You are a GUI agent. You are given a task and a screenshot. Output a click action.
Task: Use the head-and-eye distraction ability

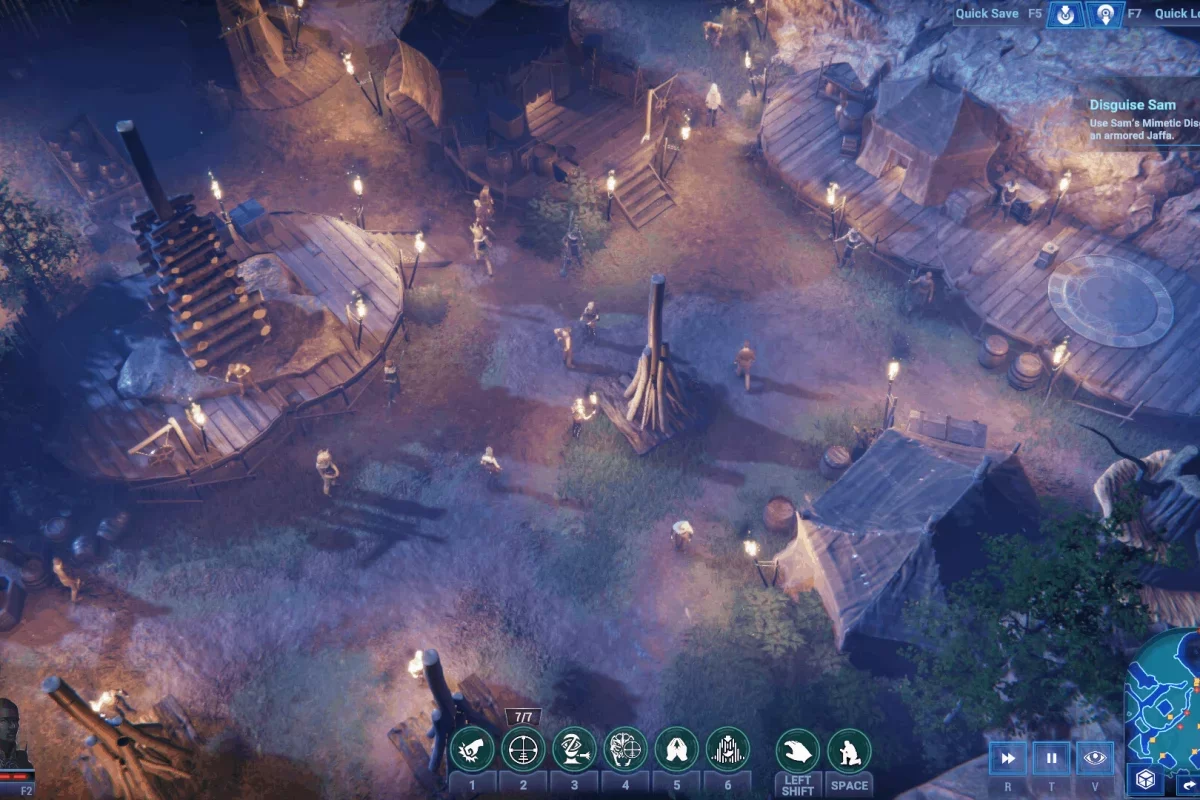(x=575, y=749)
